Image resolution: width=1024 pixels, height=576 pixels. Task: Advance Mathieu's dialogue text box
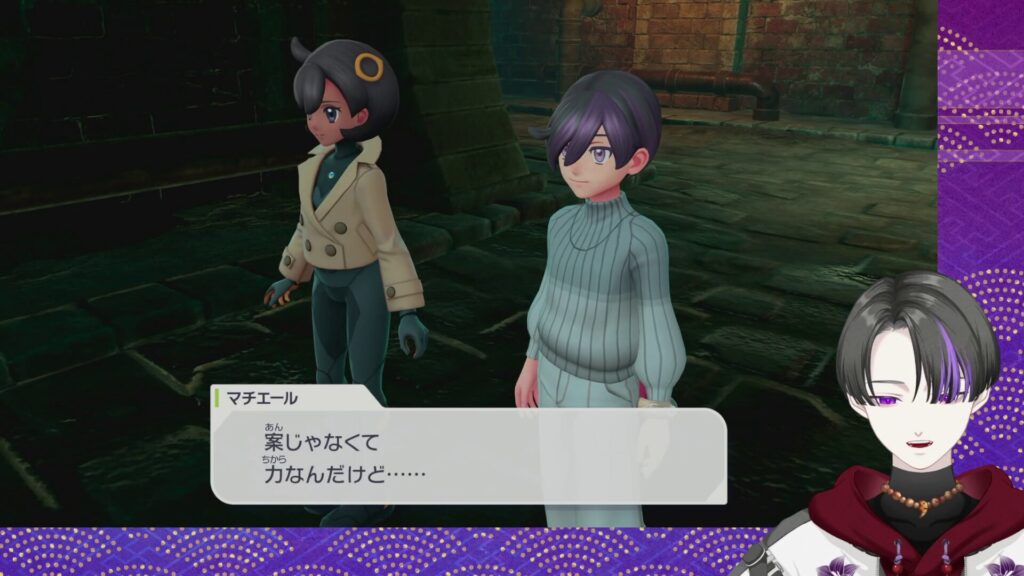pyautogui.click(x=468, y=455)
